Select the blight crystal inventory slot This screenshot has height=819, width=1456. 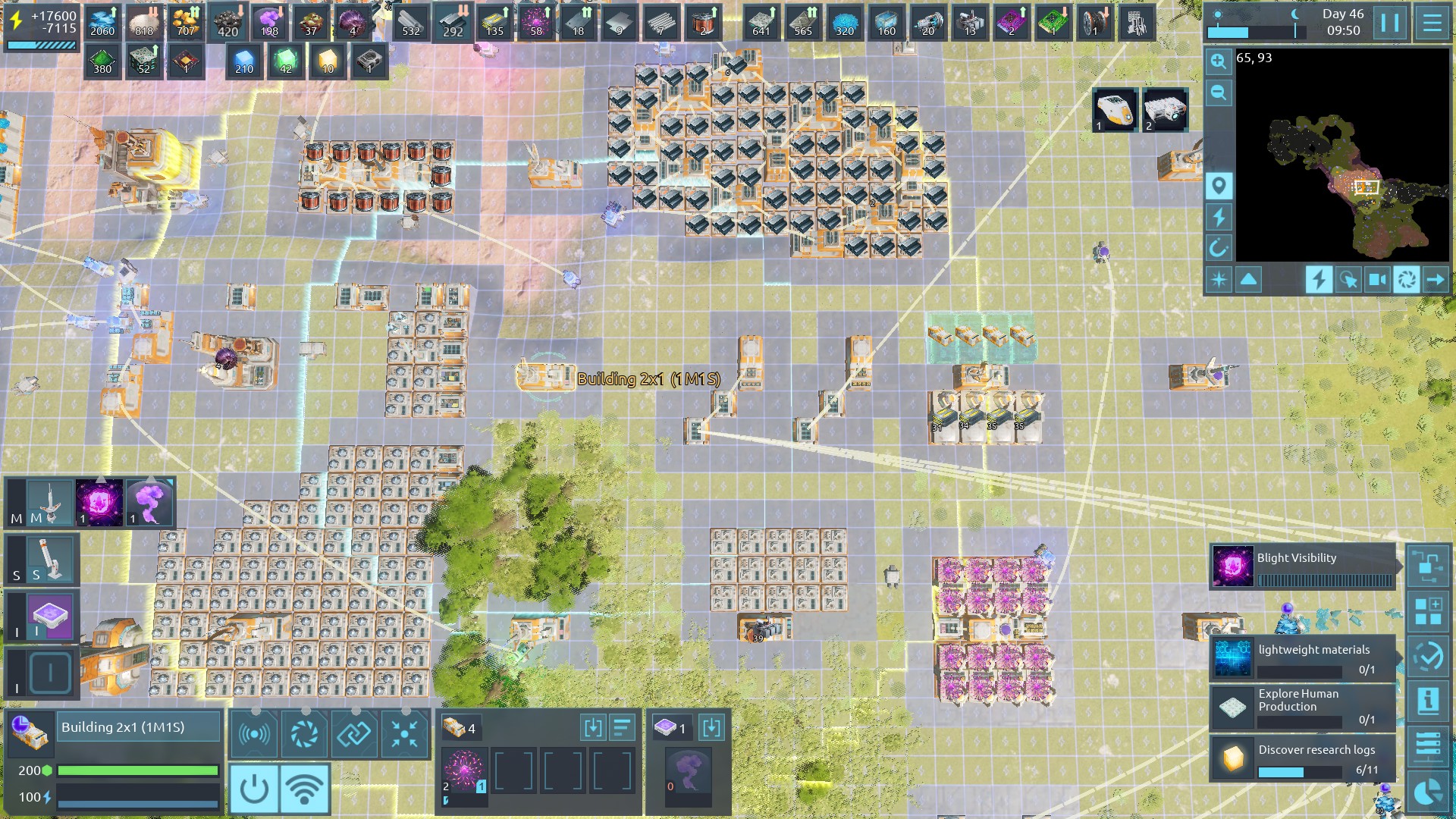pos(464,771)
